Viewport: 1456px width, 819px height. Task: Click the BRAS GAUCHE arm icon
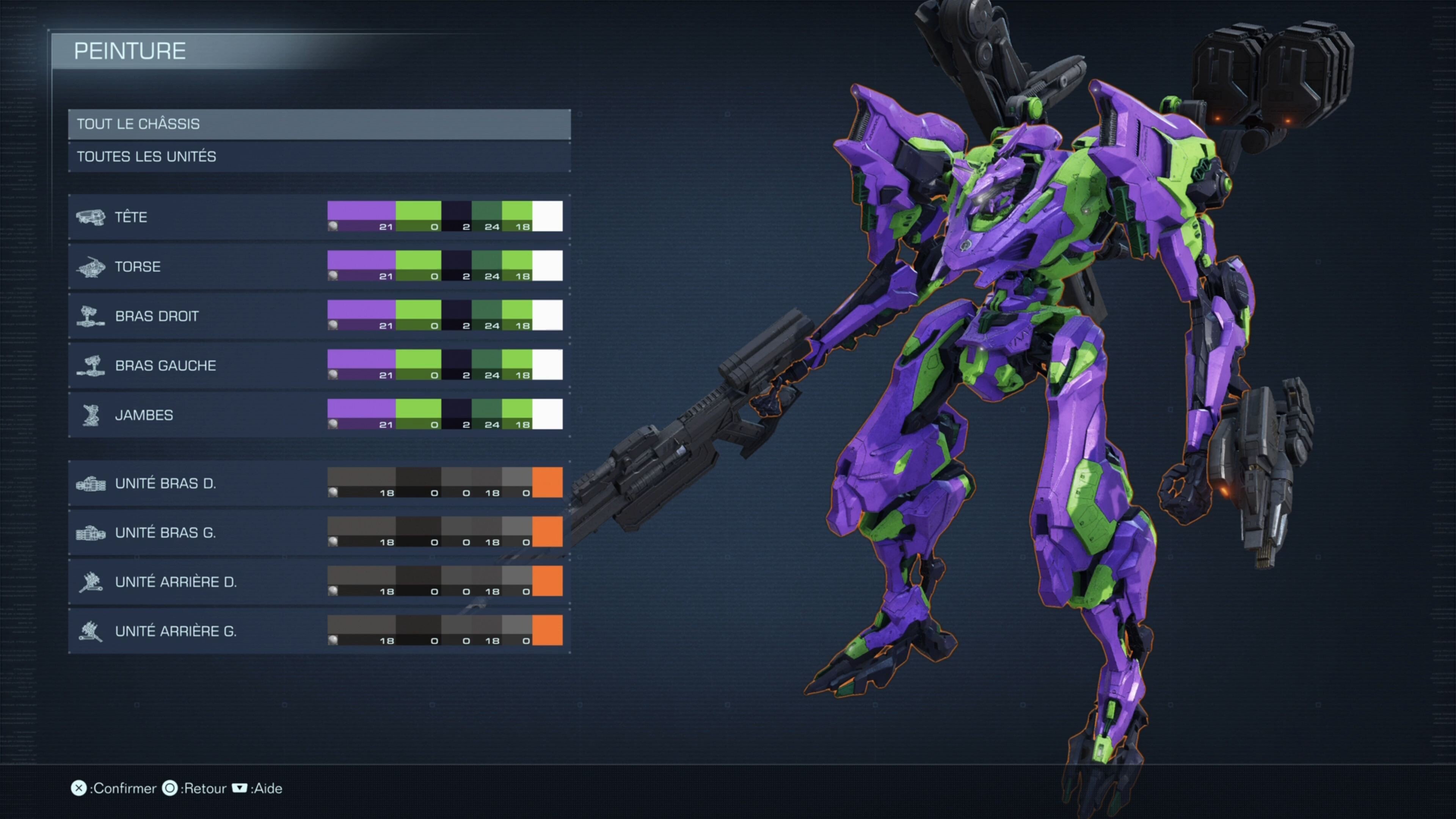92,364
